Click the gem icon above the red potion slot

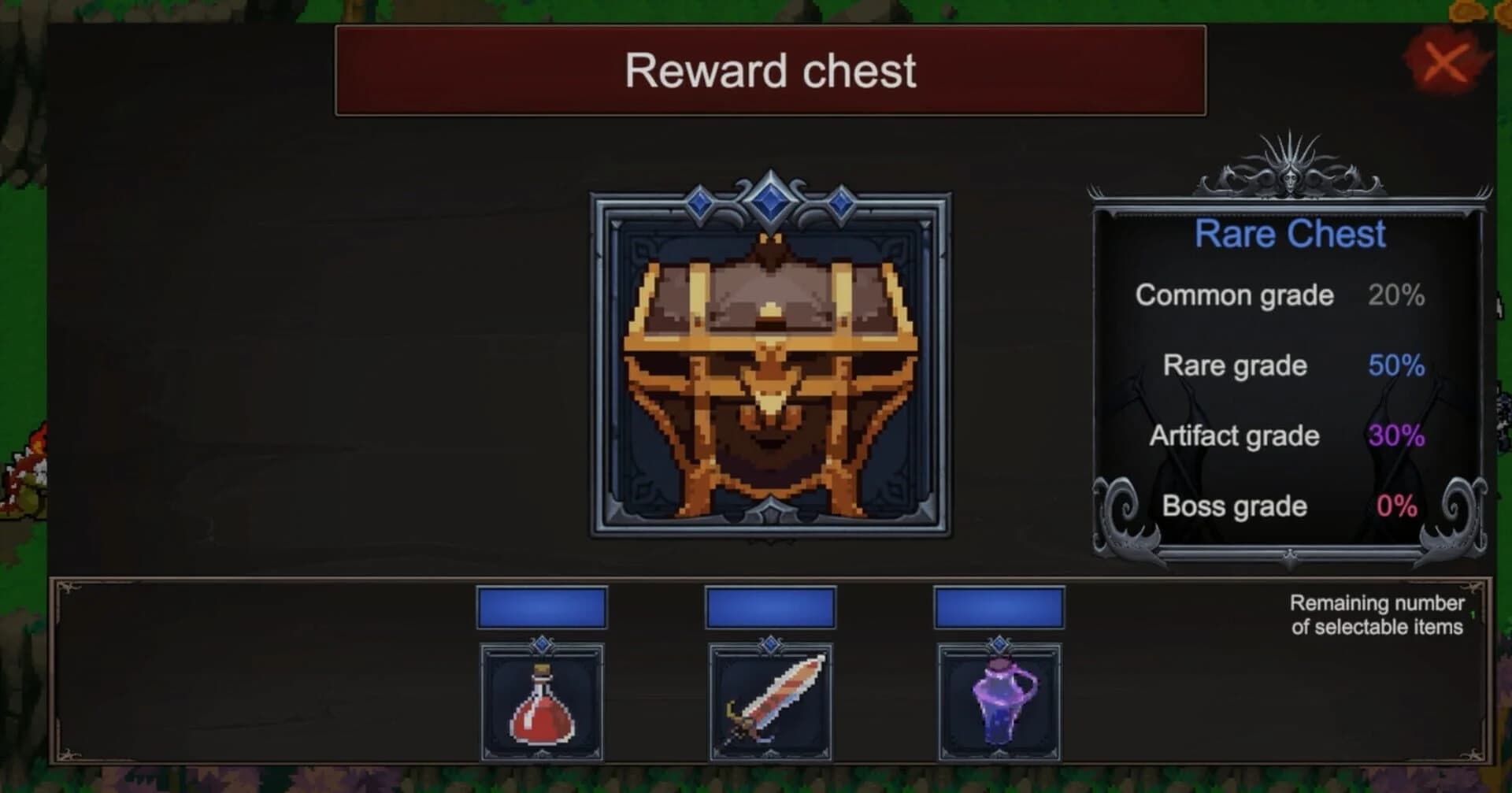pos(542,646)
